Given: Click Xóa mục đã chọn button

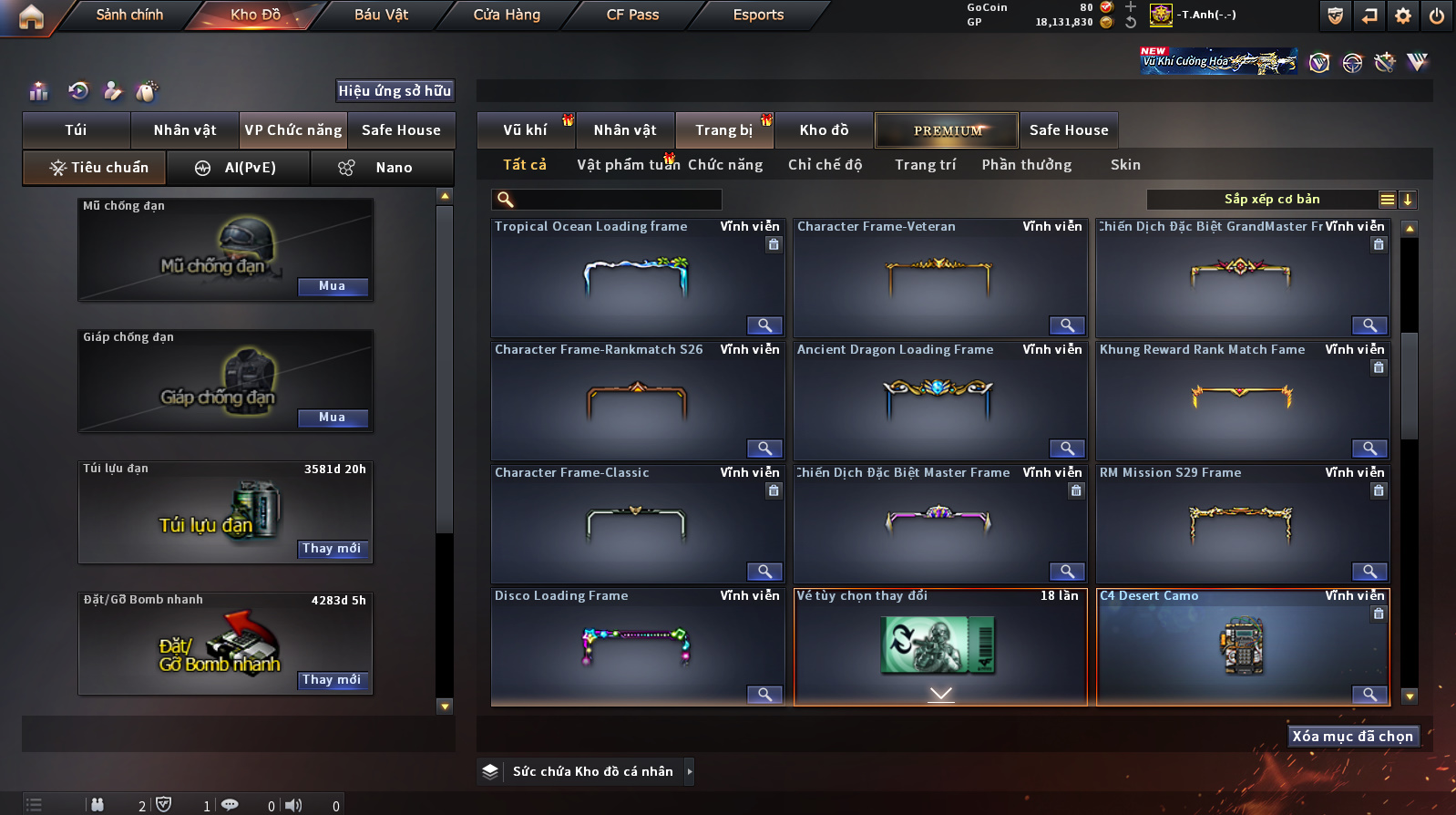Looking at the screenshot, I should tap(1352, 737).
